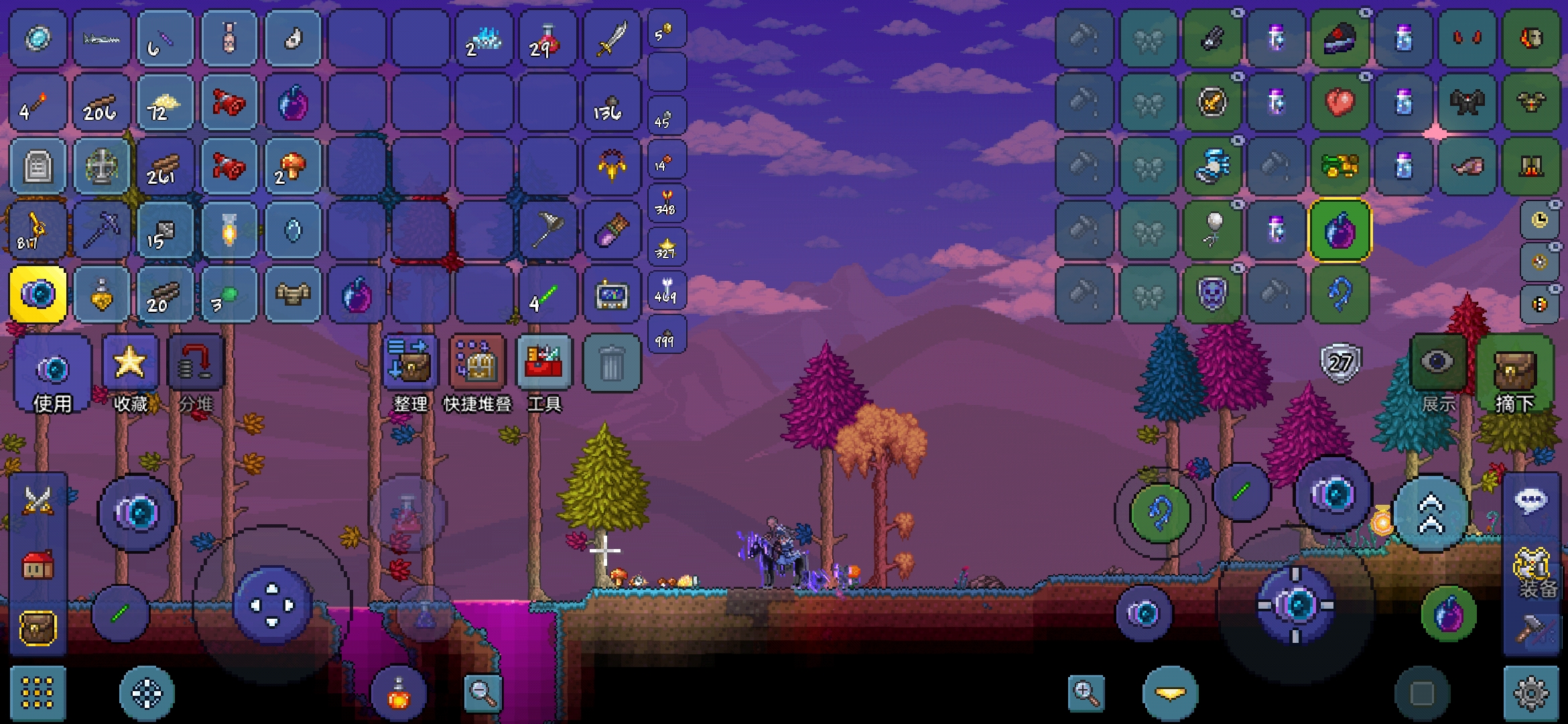Tap the double-arrow jump button
Image resolution: width=1568 pixels, height=724 pixels.
(x=1431, y=513)
